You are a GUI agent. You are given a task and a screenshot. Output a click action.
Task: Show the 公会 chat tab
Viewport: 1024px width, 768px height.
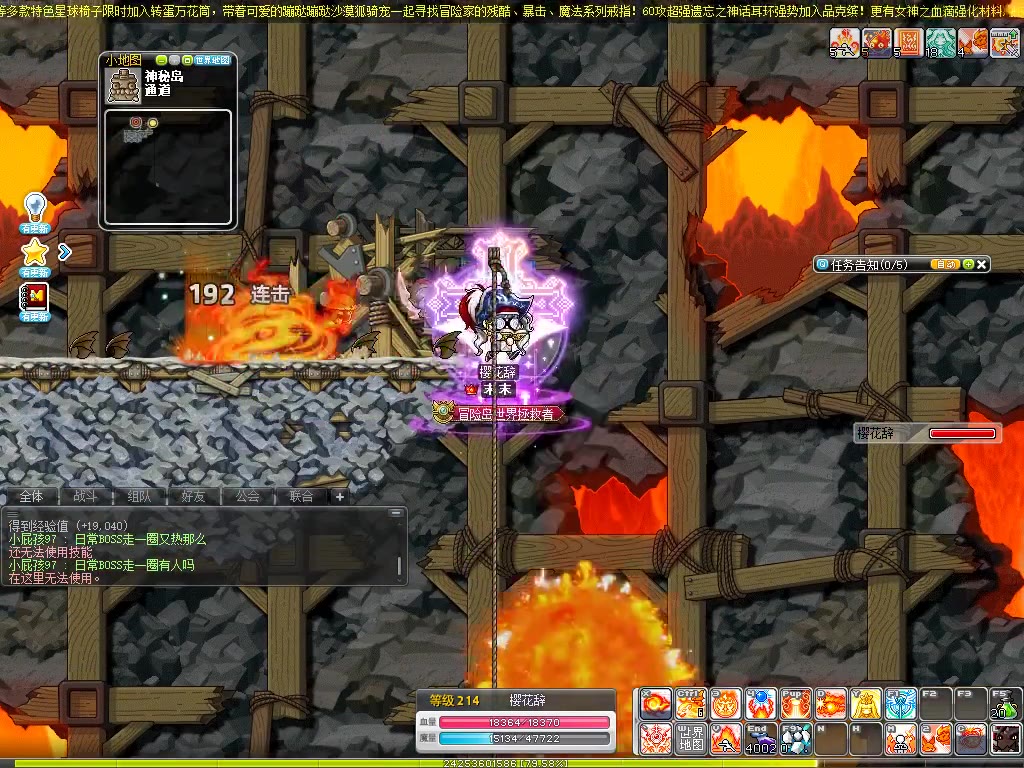pyautogui.click(x=247, y=496)
